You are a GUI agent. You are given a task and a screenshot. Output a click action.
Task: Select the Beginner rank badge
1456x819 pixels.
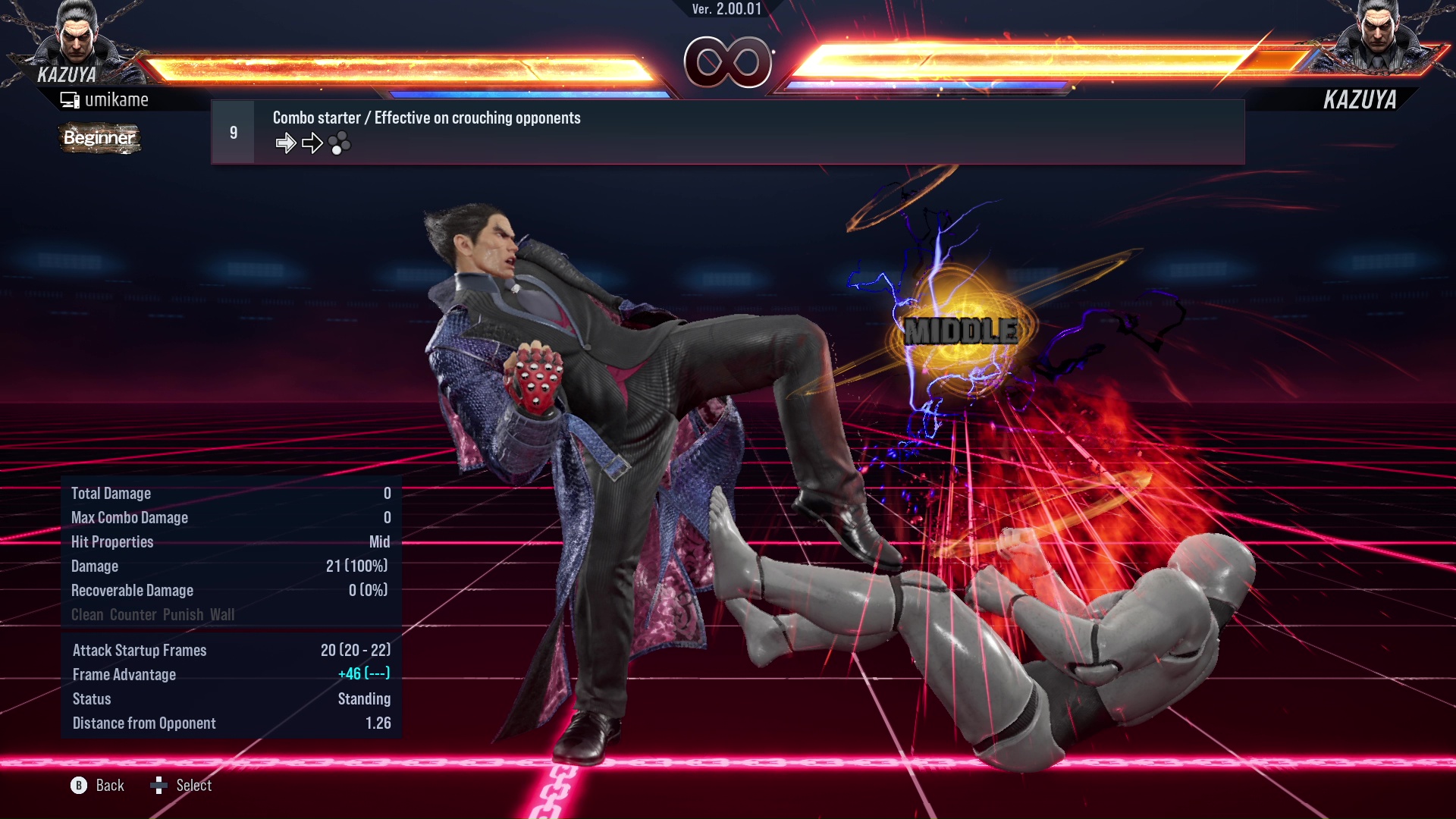(x=99, y=139)
